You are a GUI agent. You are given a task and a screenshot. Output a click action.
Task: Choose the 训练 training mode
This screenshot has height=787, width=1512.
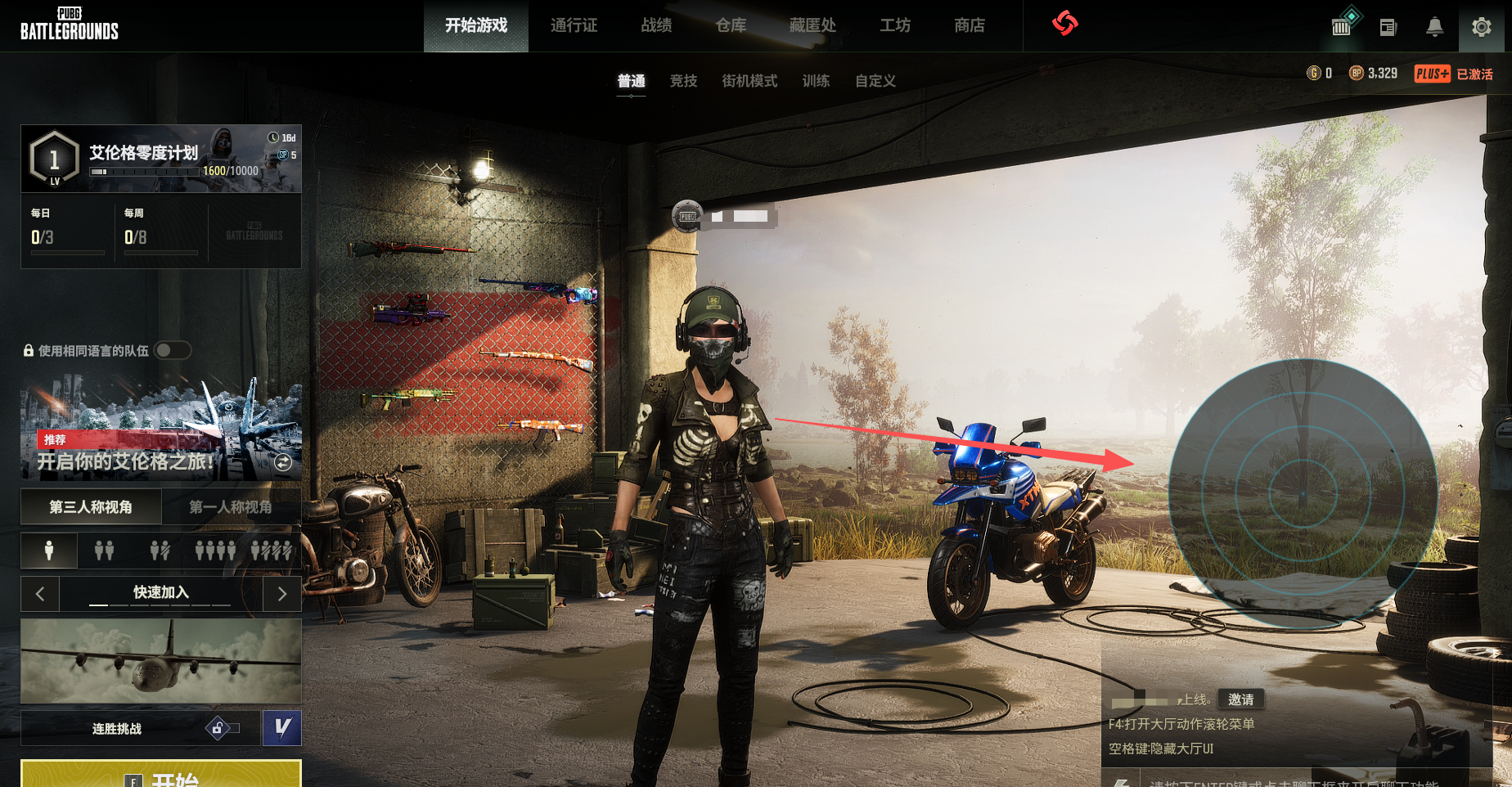[x=816, y=81]
